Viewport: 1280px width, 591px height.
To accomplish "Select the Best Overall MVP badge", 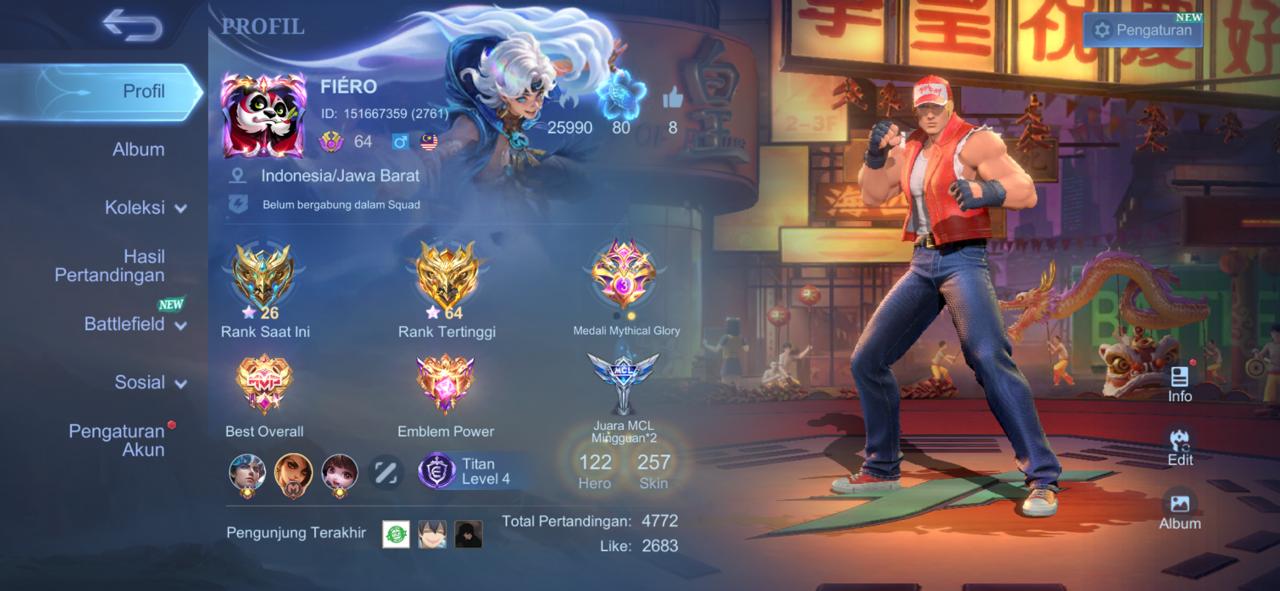I will pyautogui.click(x=264, y=385).
